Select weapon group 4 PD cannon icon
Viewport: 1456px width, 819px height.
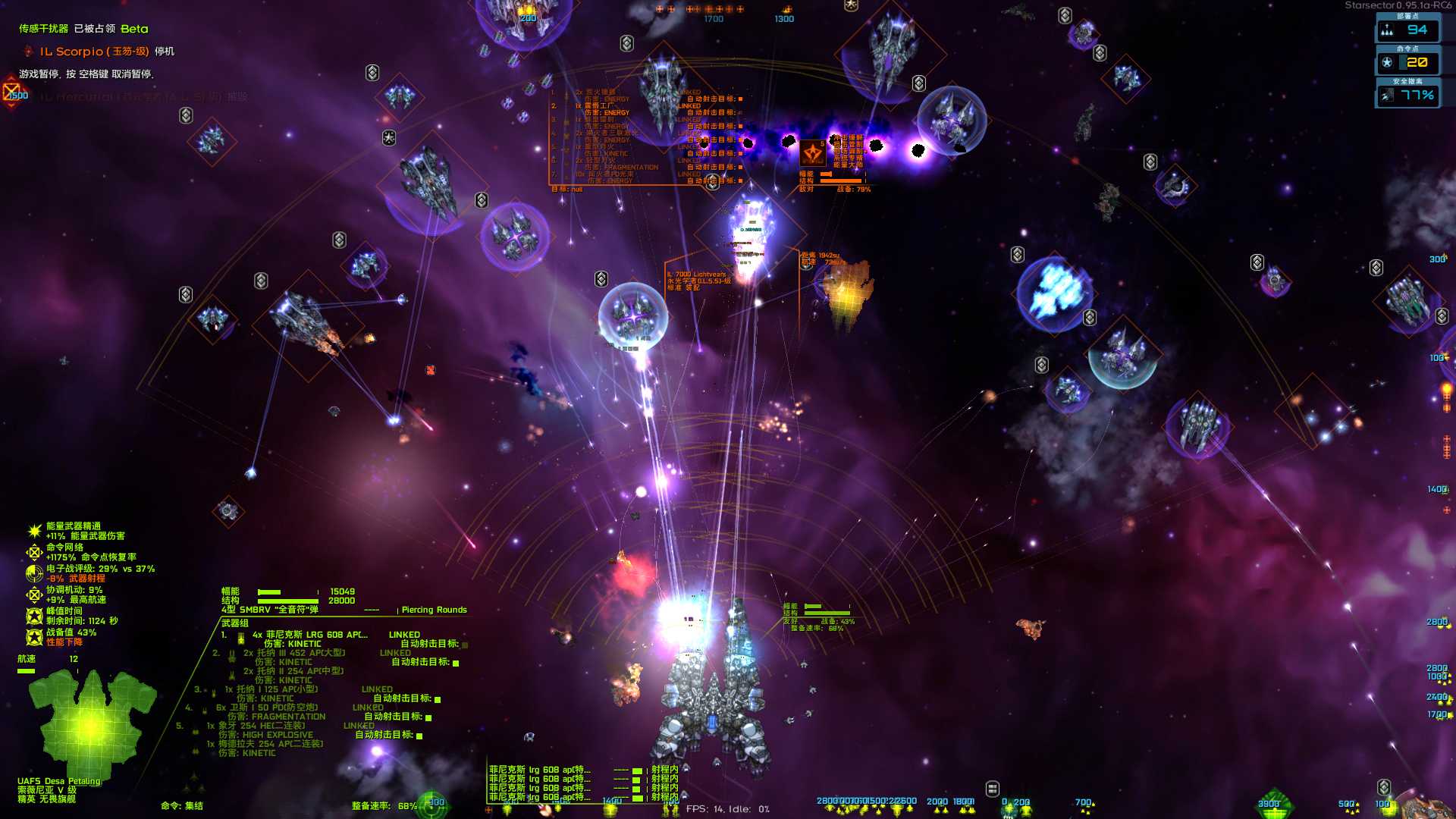pos(204,710)
